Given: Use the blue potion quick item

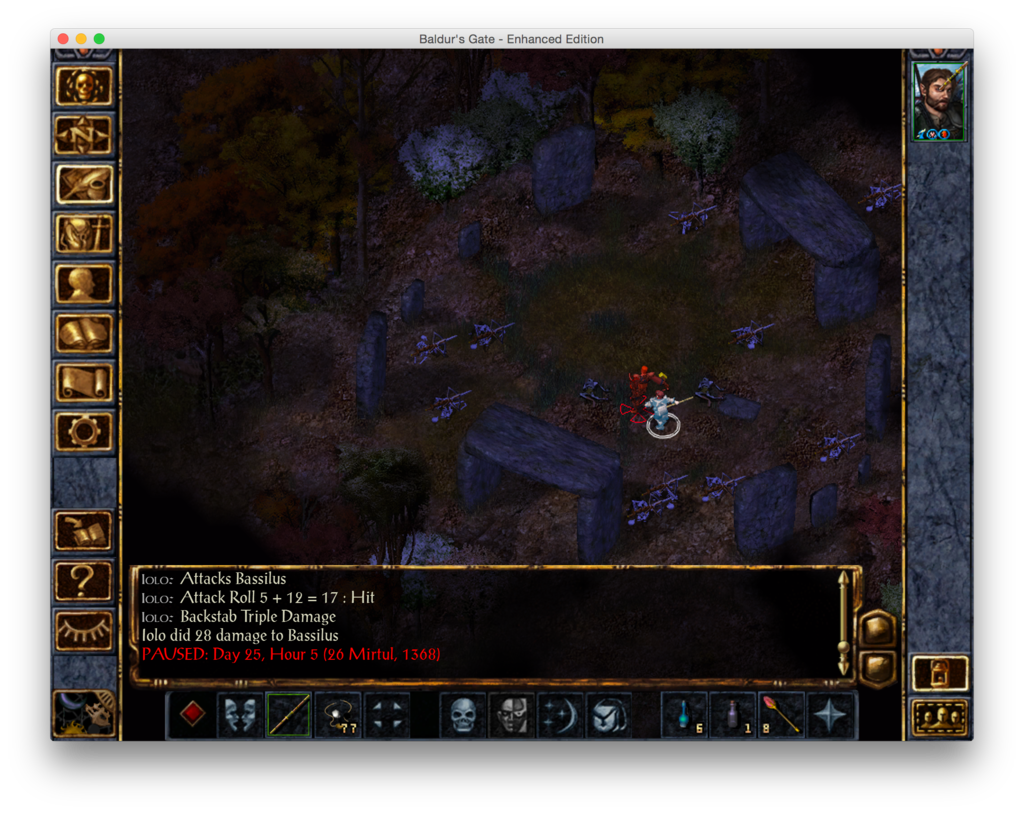Looking at the screenshot, I should pos(685,714).
